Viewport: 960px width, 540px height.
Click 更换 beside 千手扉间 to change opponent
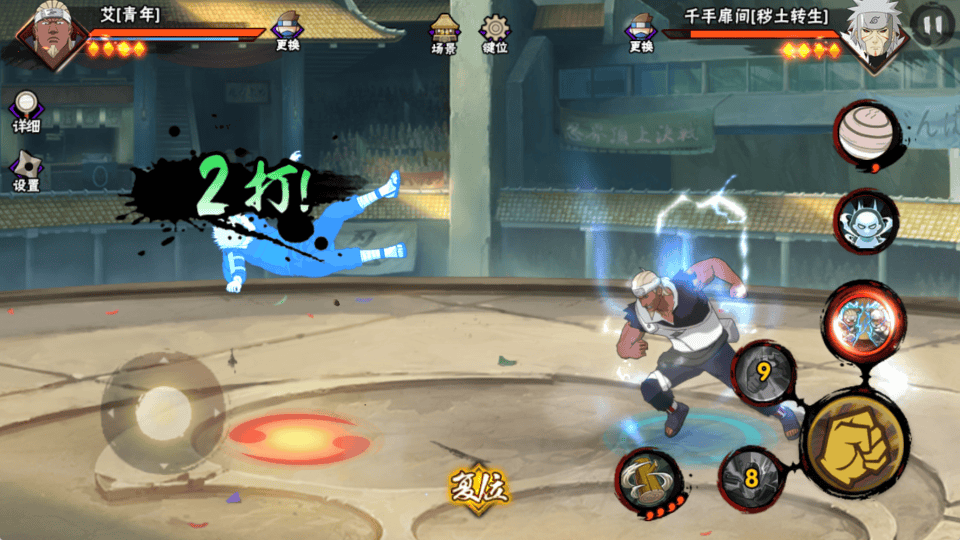pos(641,33)
